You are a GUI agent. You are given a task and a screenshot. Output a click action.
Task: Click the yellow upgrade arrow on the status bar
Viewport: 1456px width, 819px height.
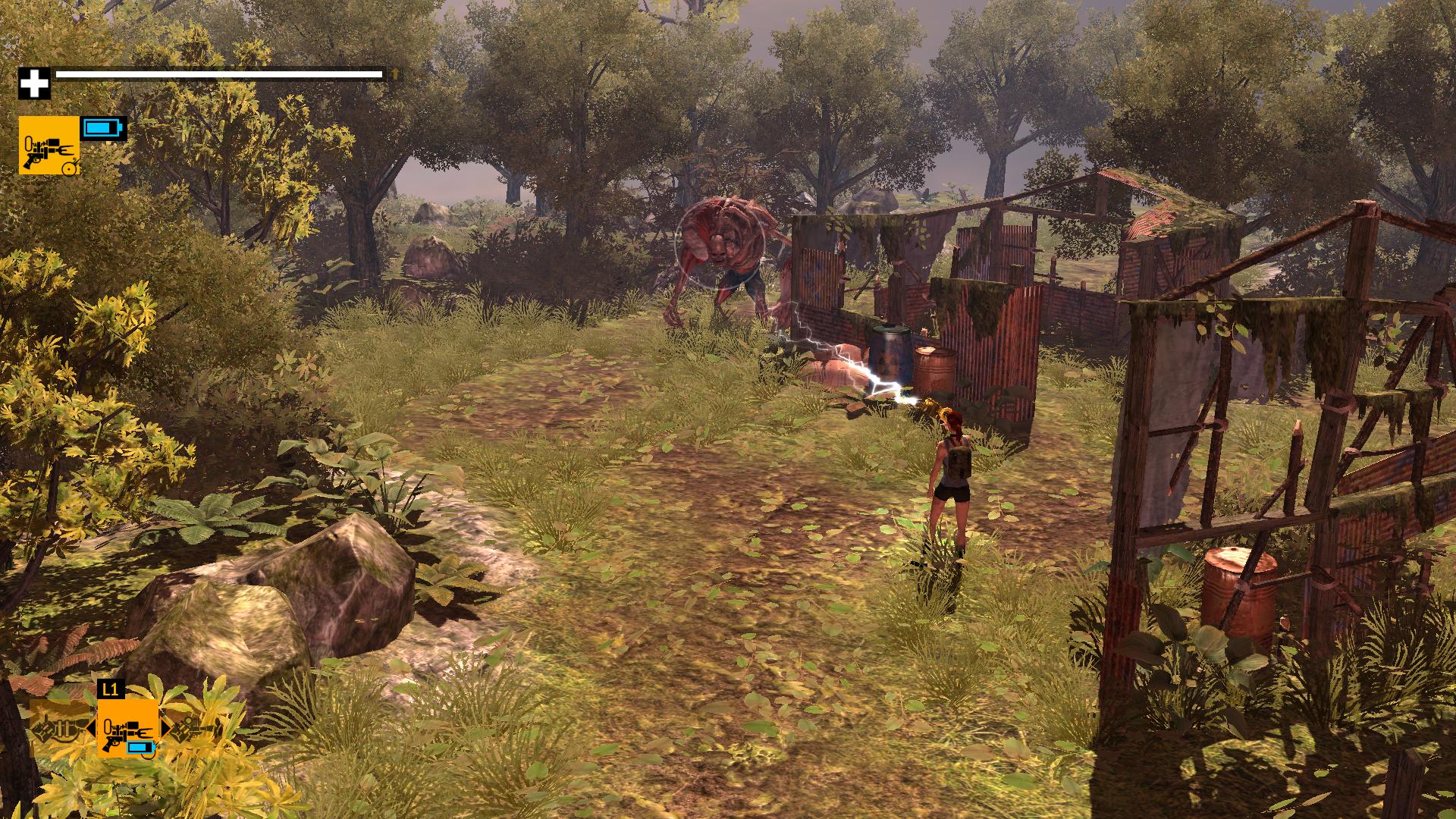coord(394,74)
